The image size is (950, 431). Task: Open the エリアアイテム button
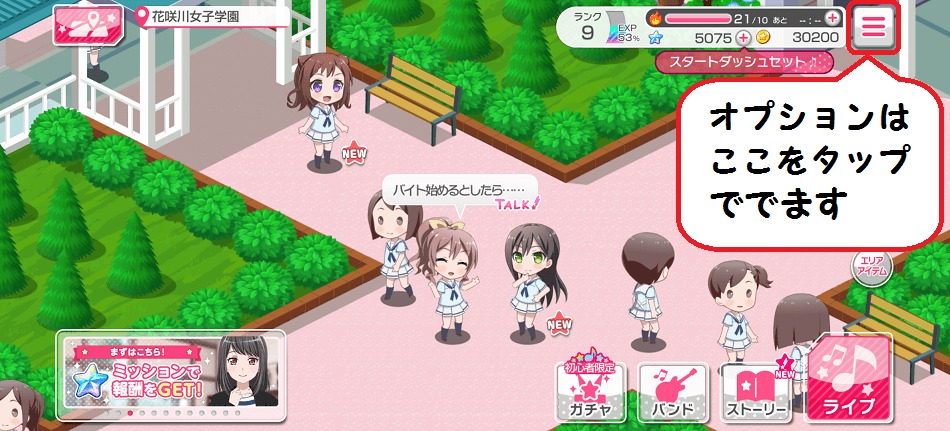coord(870,267)
